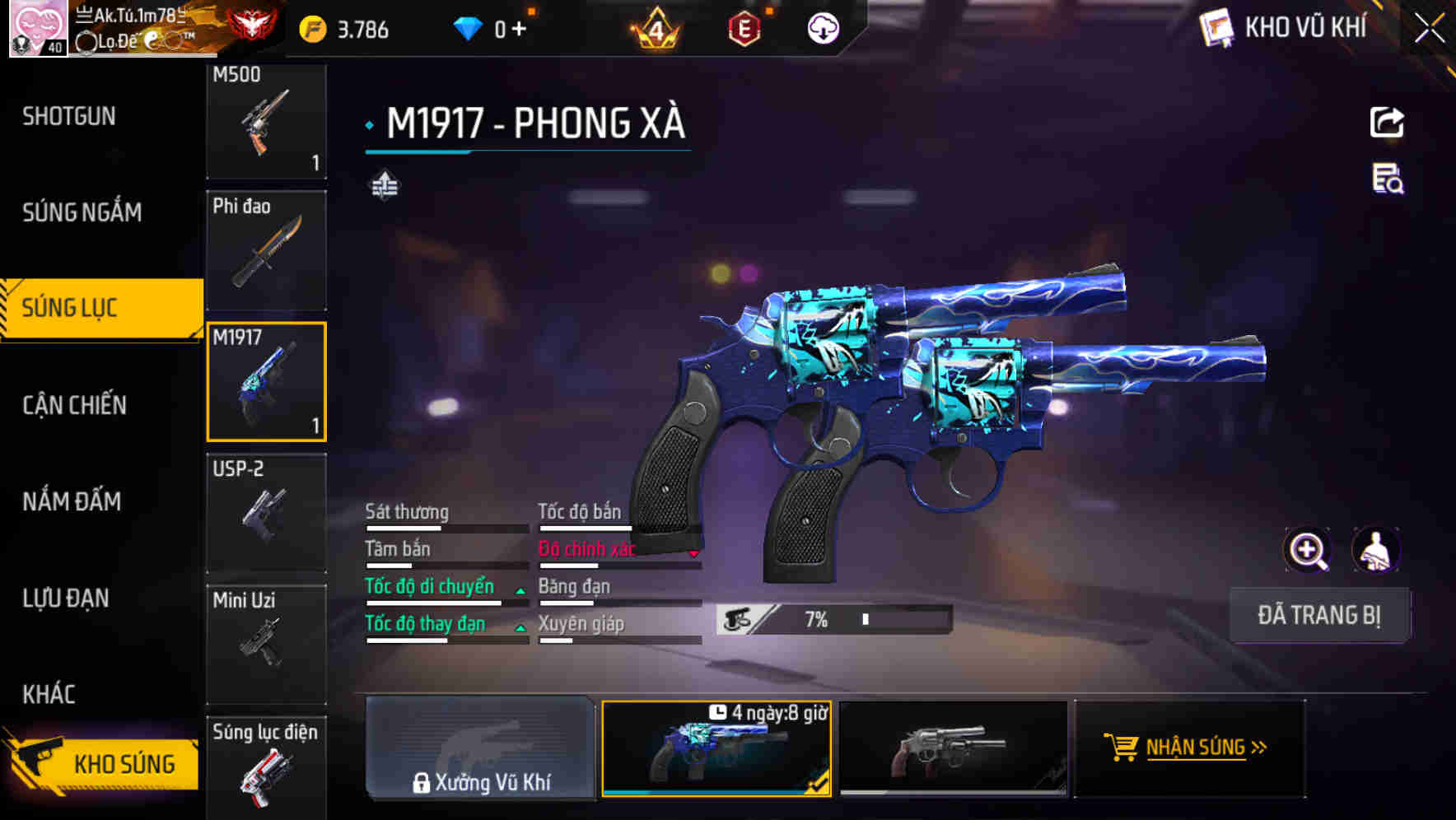Choose the Phi đao knife tile
Screen dimensions: 1456x820
pyautogui.click(x=266, y=250)
